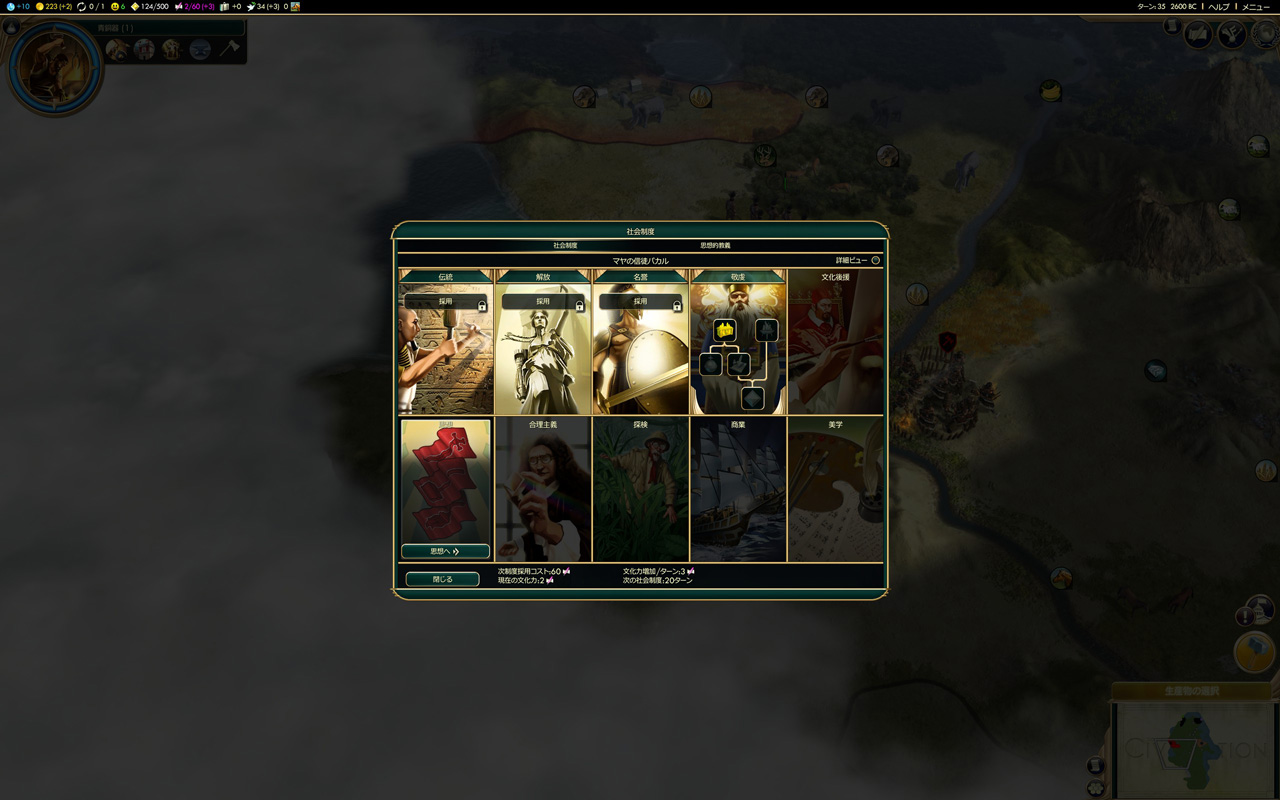Adopt the 名誉 (Honor) policy tree
Screen dimensions: 1280x800
pyautogui.click(x=640, y=301)
